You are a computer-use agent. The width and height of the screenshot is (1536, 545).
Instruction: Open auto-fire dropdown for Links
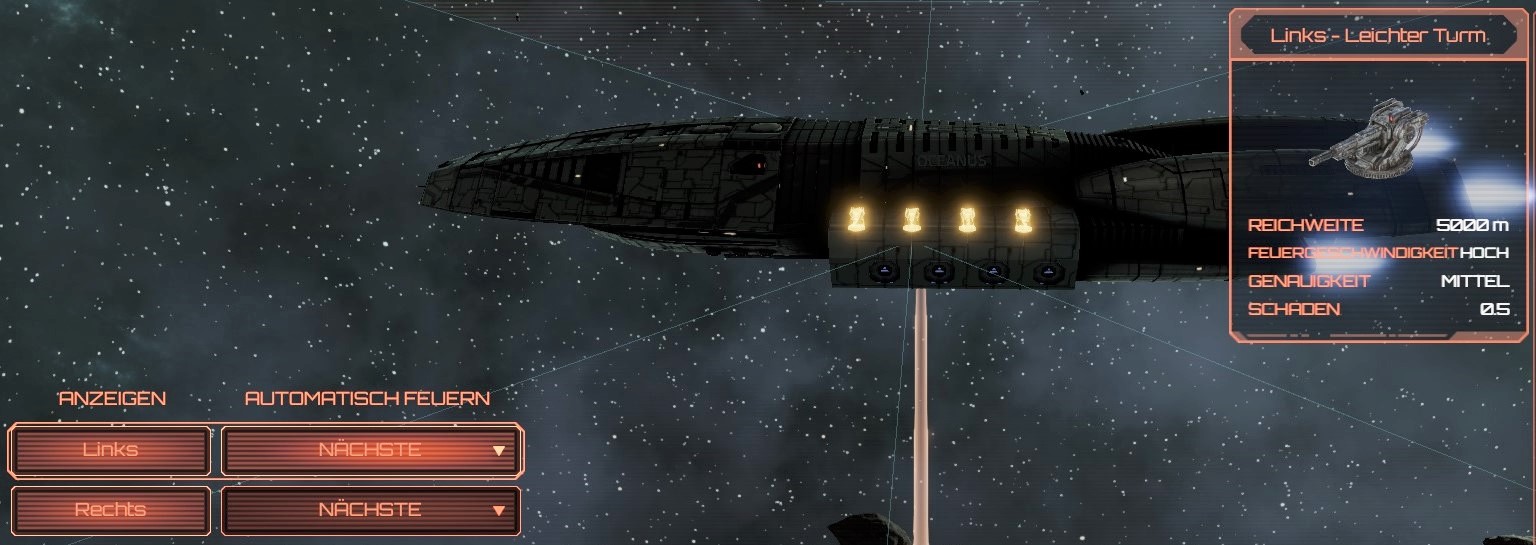(x=371, y=450)
